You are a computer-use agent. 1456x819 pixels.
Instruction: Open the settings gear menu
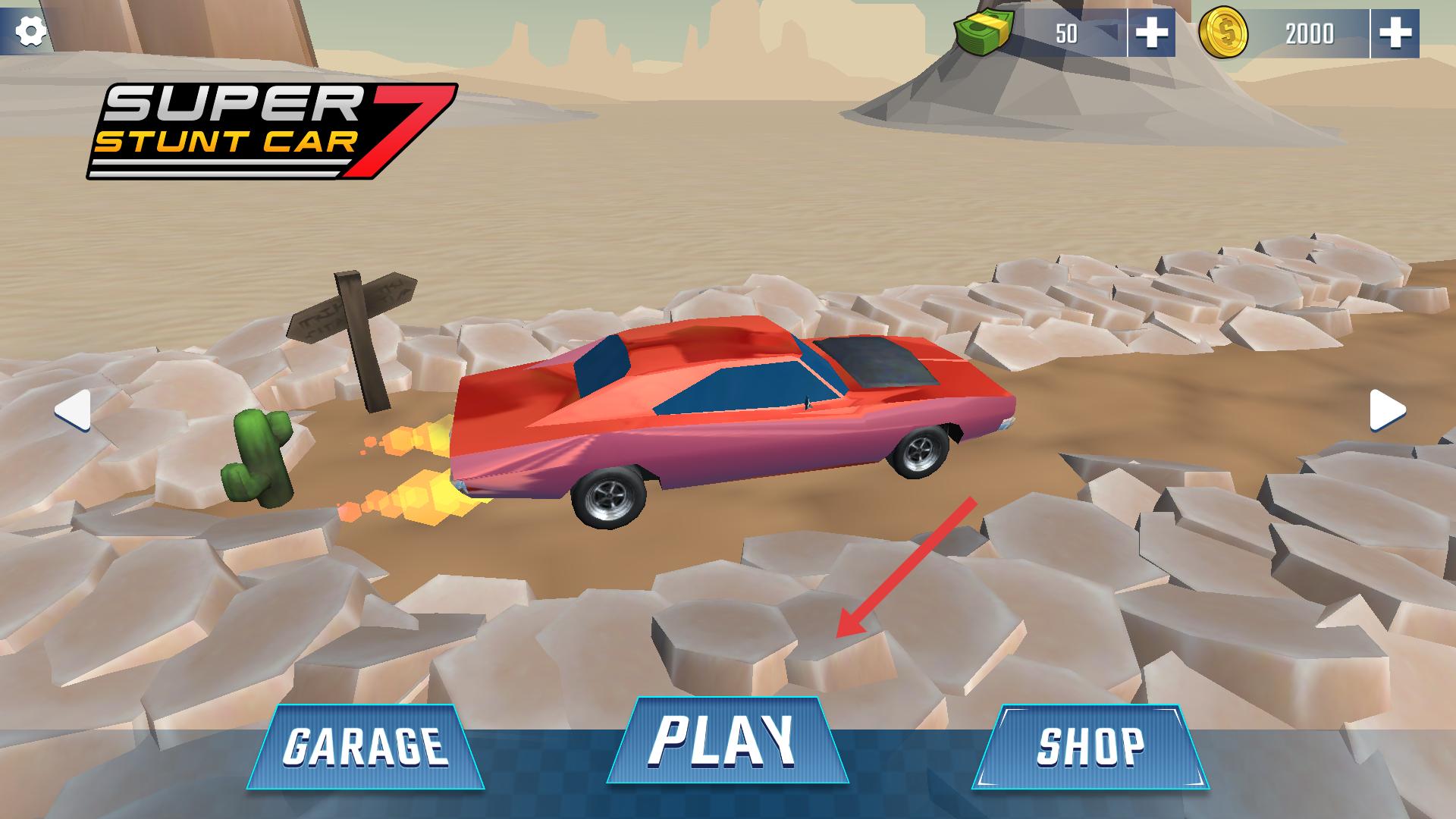(x=31, y=31)
